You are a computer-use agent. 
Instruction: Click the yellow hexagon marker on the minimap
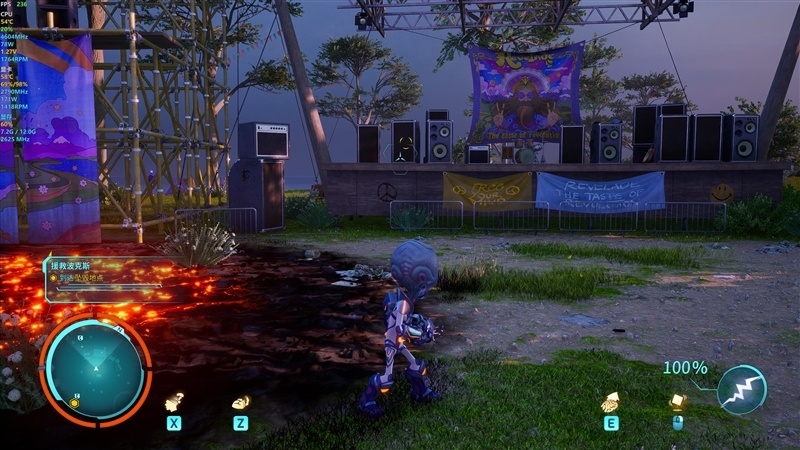[74, 403]
